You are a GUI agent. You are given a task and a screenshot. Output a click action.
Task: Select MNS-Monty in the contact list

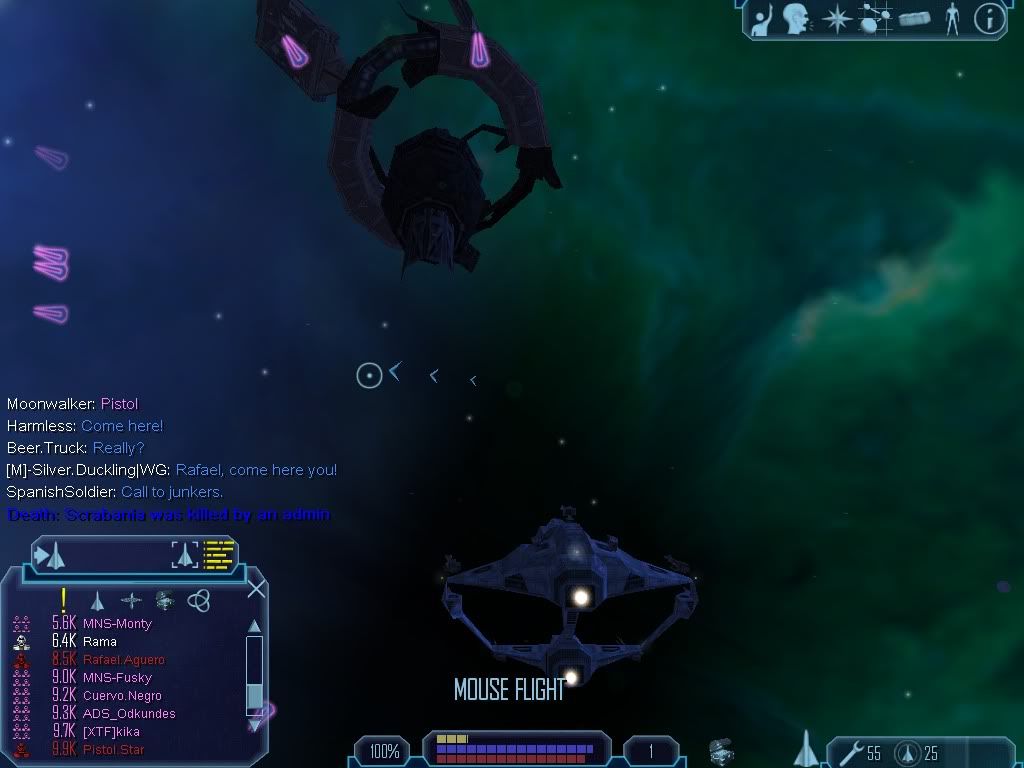pos(117,623)
